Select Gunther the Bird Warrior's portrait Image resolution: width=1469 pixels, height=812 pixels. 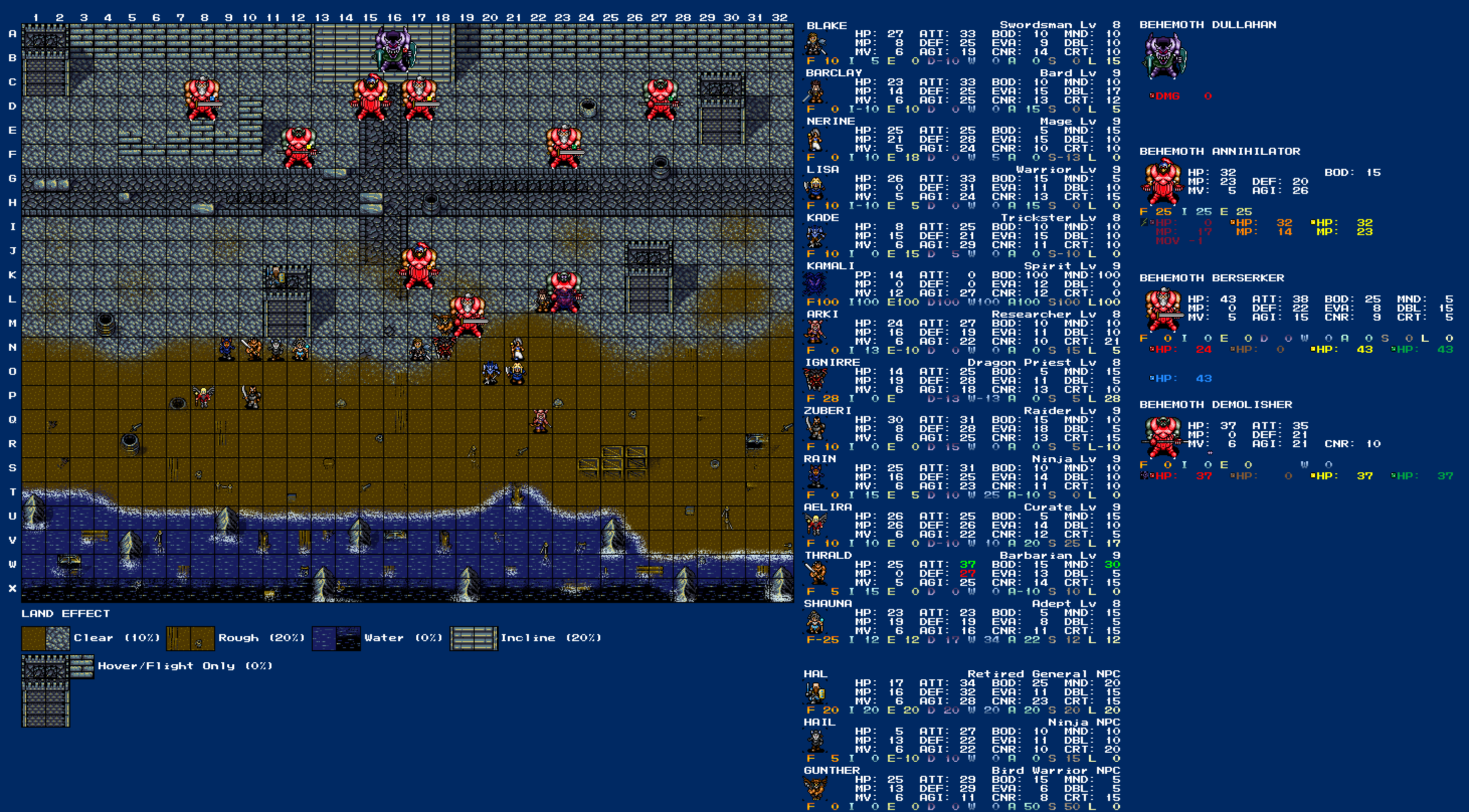coord(815,789)
